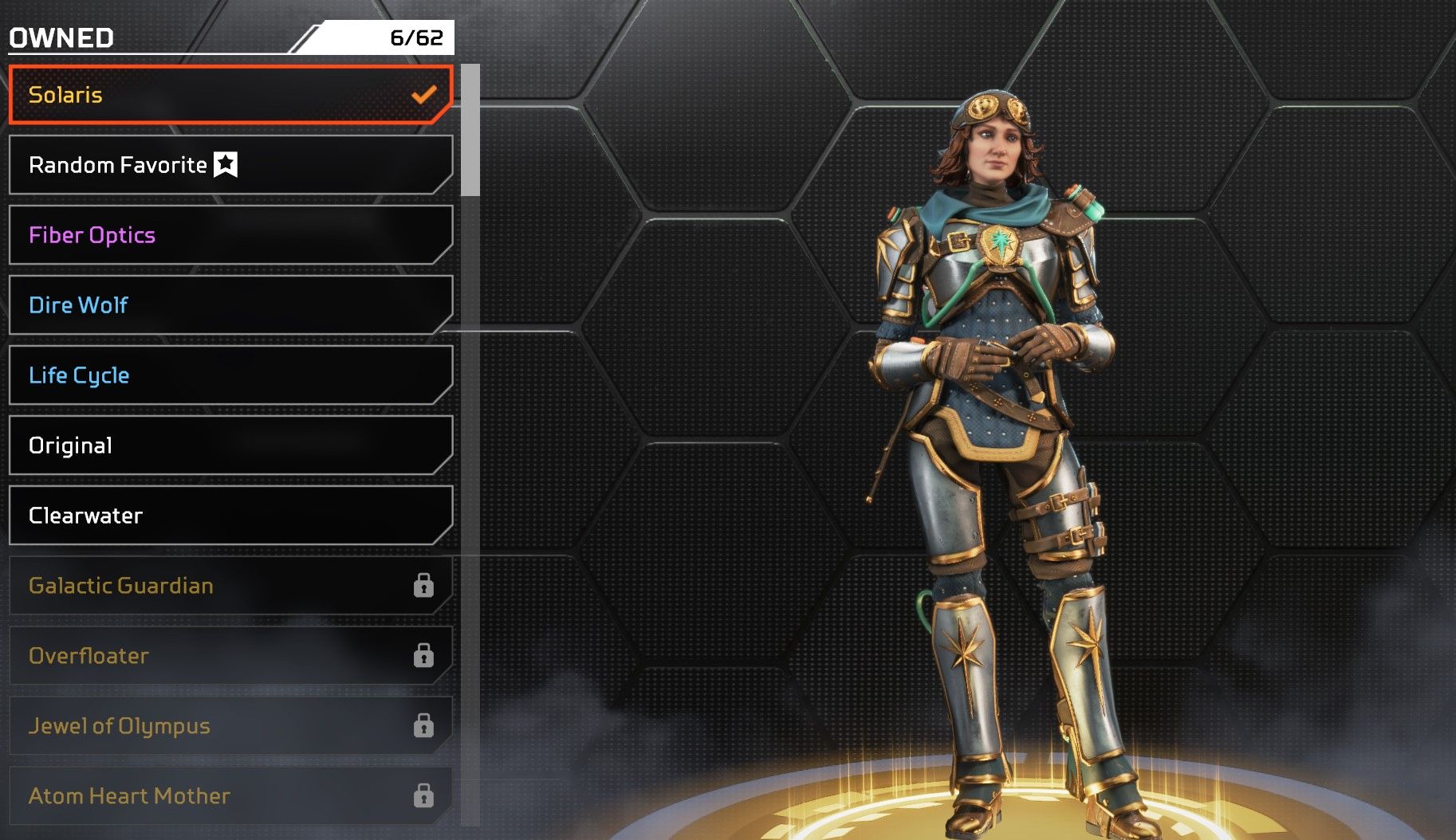Choose the Clearwater skin
The image size is (1456, 840).
[230, 516]
